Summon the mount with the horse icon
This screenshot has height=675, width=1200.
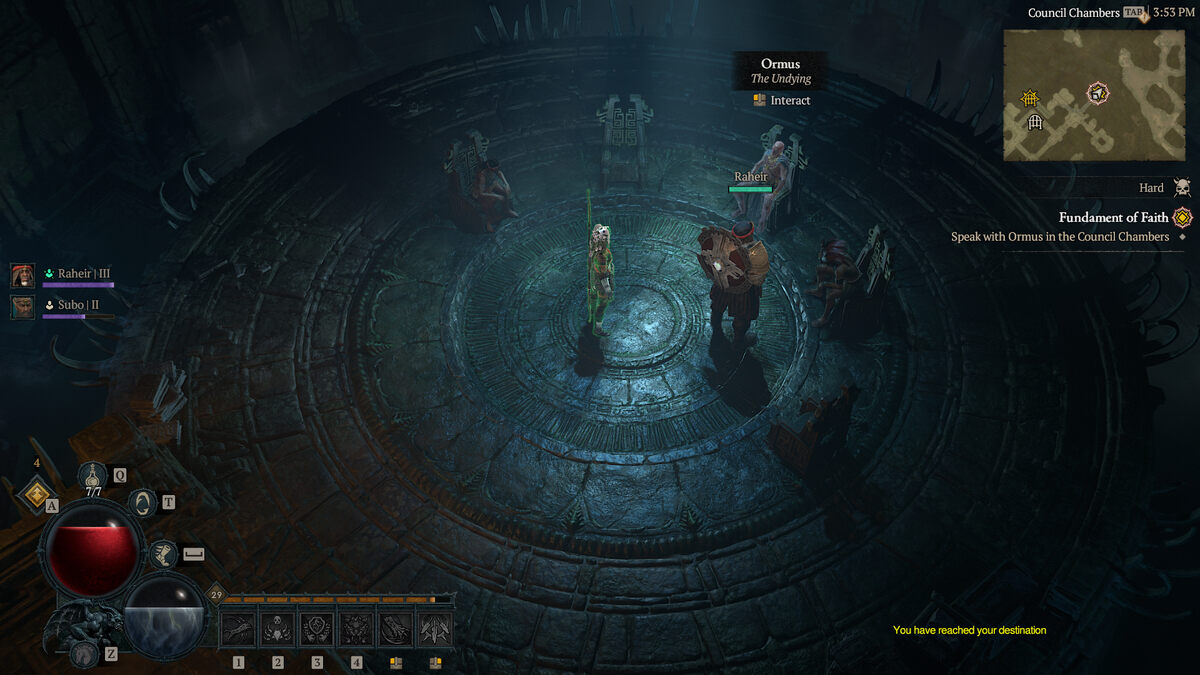click(85, 652)
